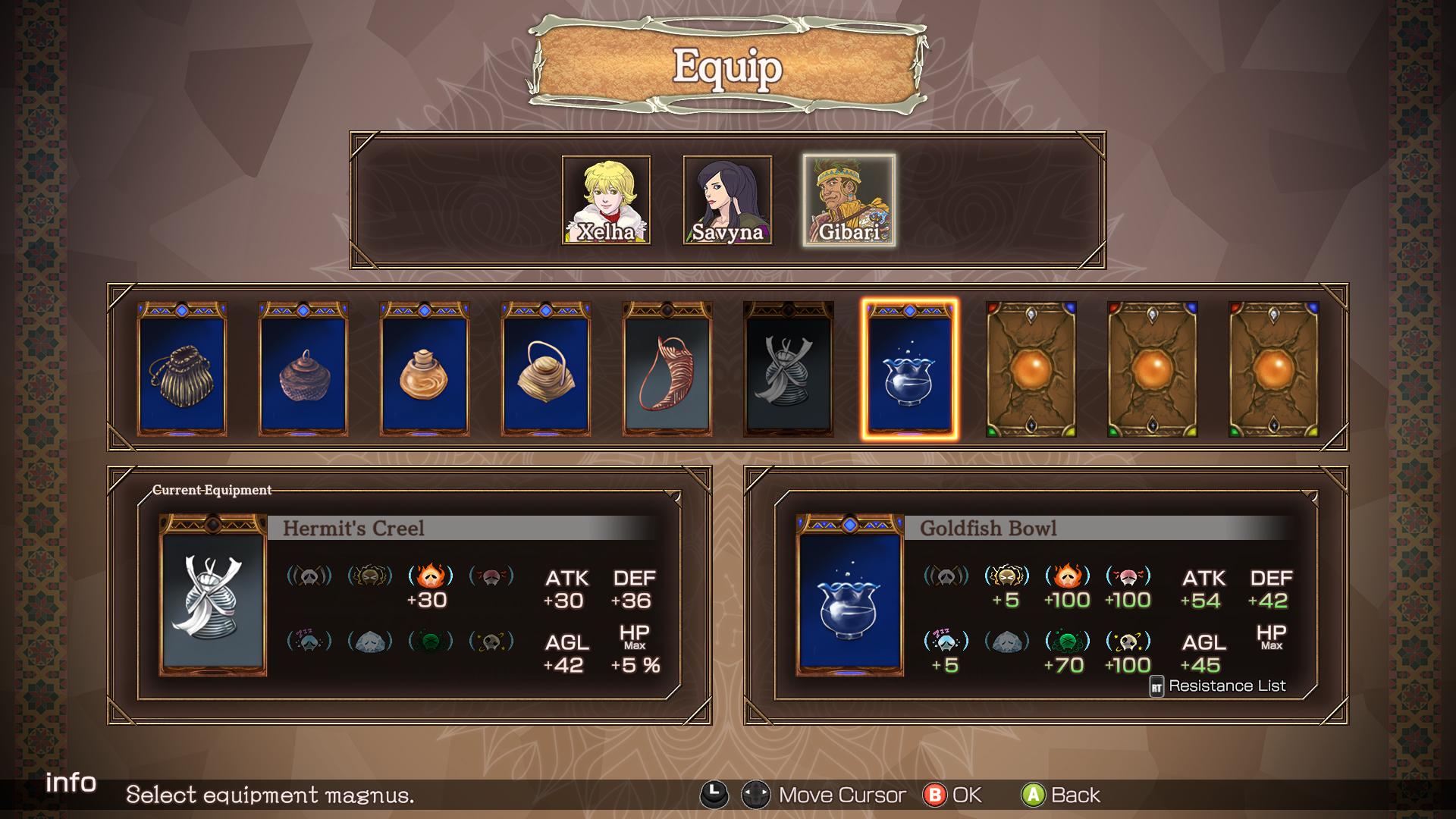1456x819 pixels.
Task: Choose the orange round jar card
Action: click(425, 369)
